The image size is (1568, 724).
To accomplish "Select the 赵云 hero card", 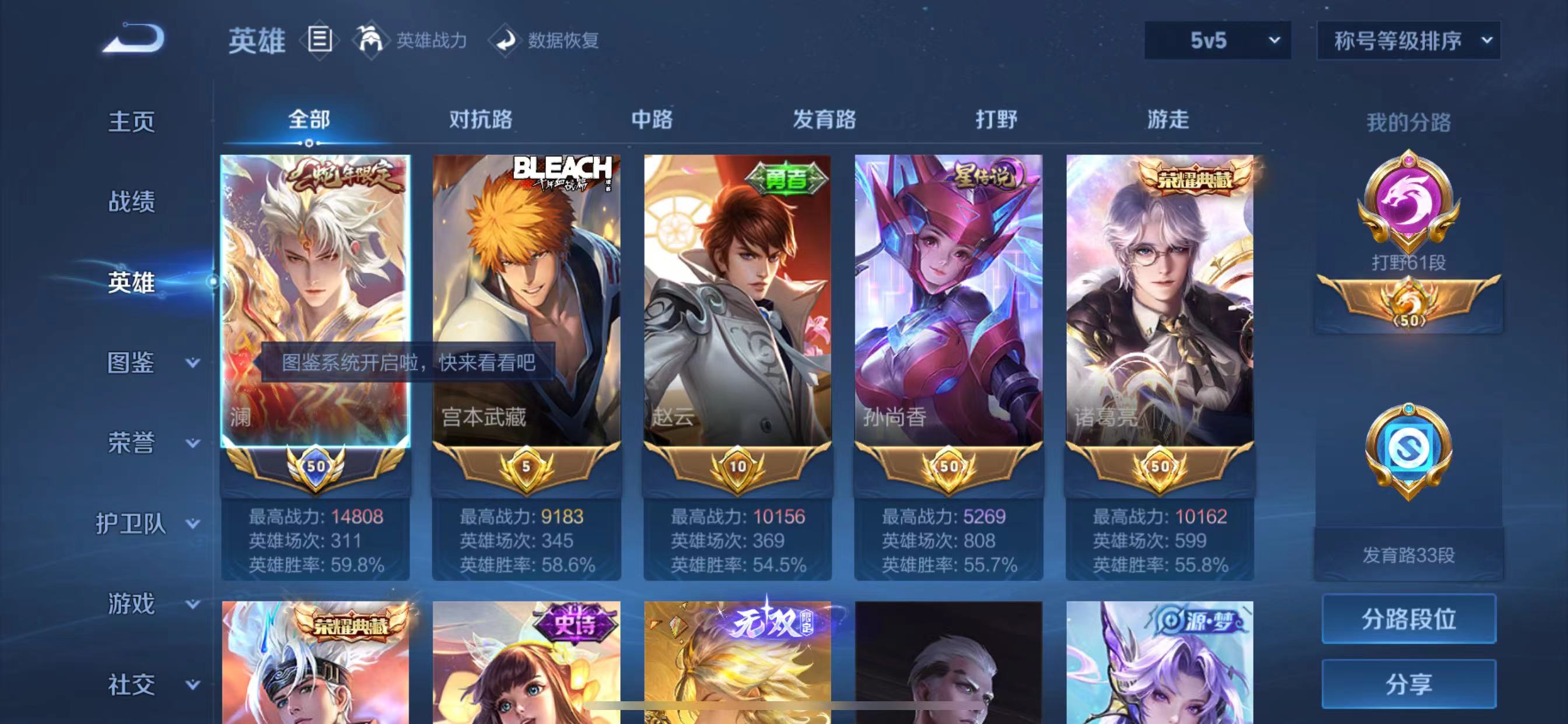I will [x=737, y=292].
